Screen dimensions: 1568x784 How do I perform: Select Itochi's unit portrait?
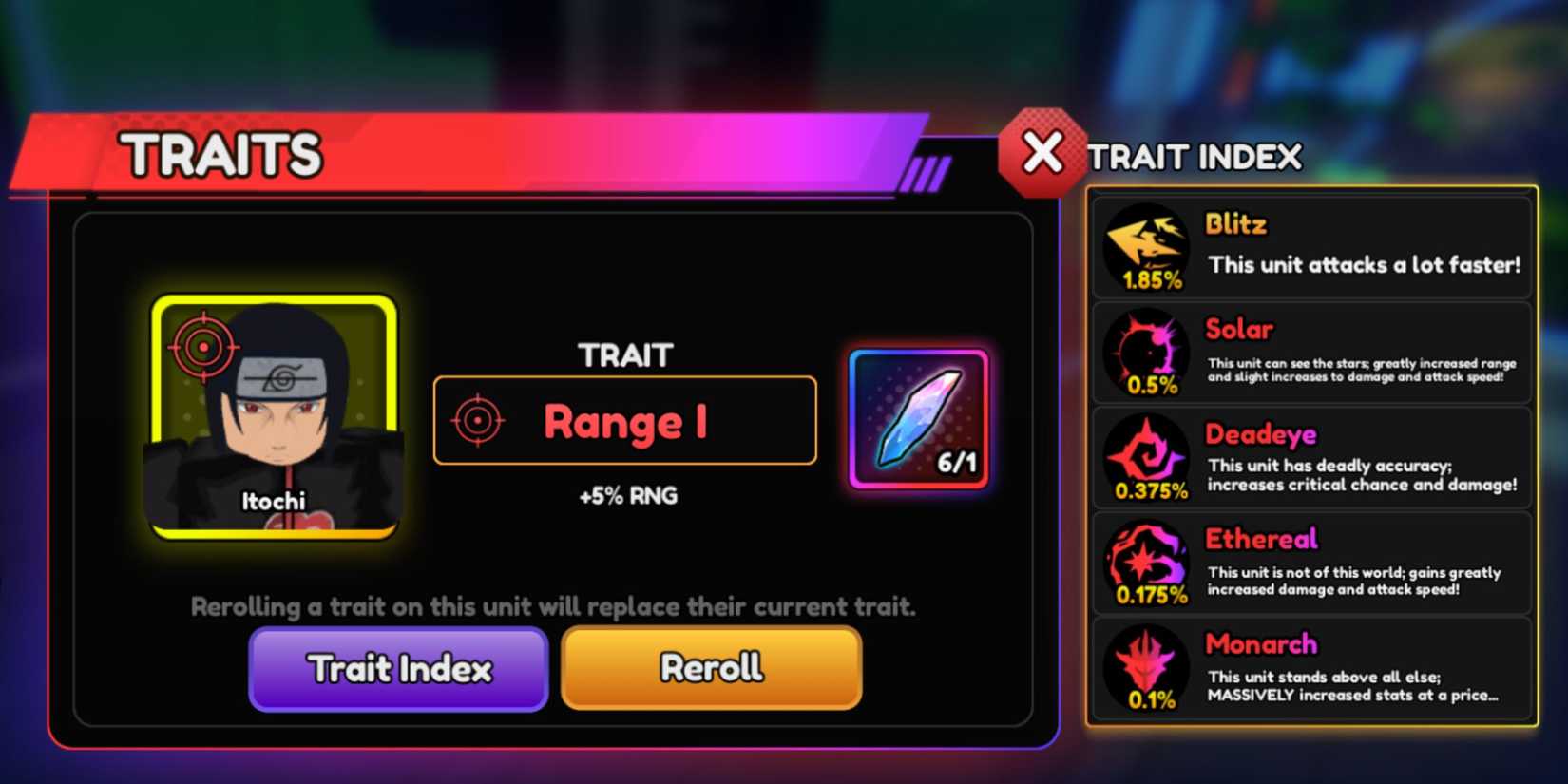[x=274, y=418]
